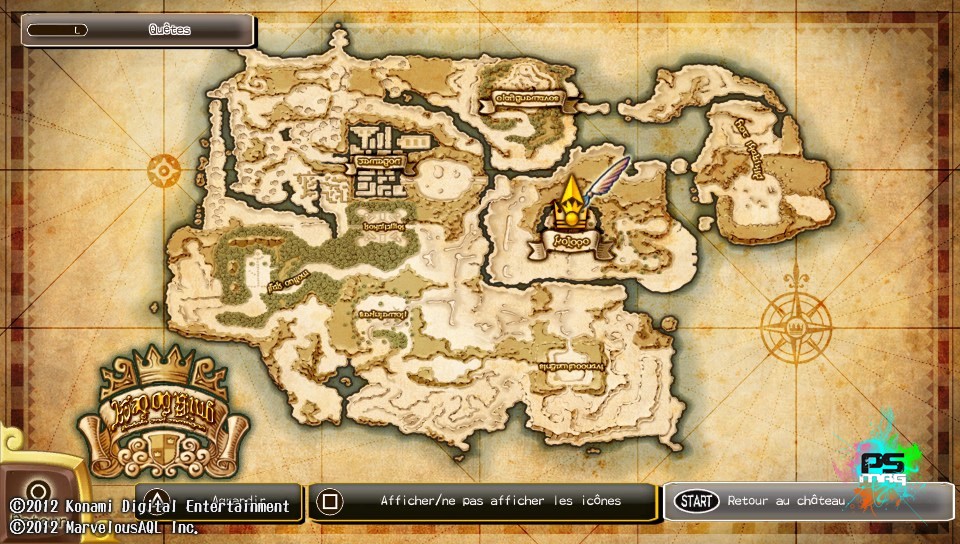Toggle Afficher/ne pas afficher les icônes
This screenshot has height=544, width=960.
[x=483, y=501]
